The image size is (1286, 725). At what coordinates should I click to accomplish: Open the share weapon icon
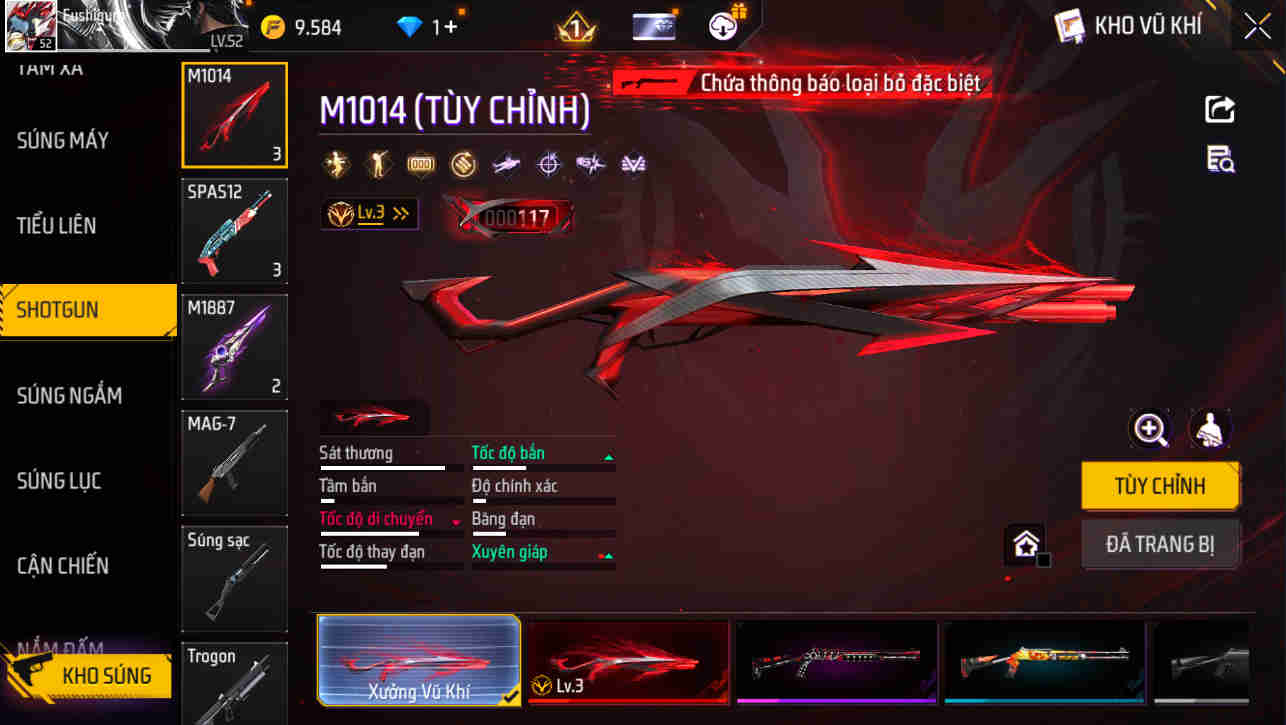[1219, 110]
